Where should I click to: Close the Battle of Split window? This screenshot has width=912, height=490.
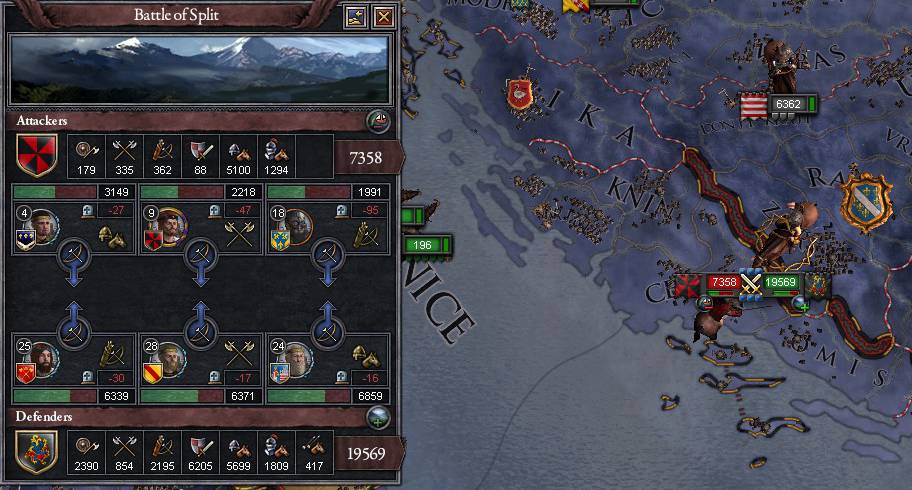(x=383, y=17)
